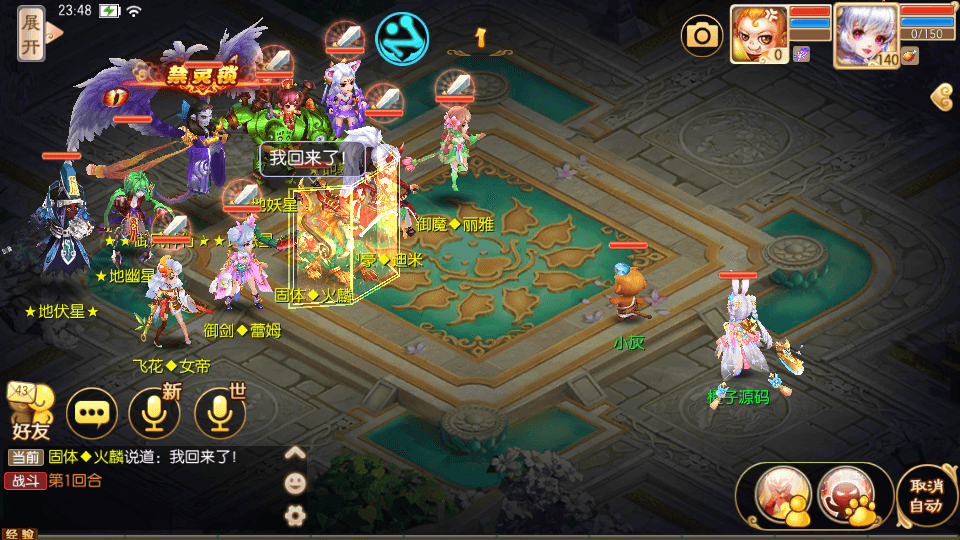Screen dimensions: 960x540
Task: Choose the character auto-skill icon
Action: pyautogui.click(x=782, y=495)
